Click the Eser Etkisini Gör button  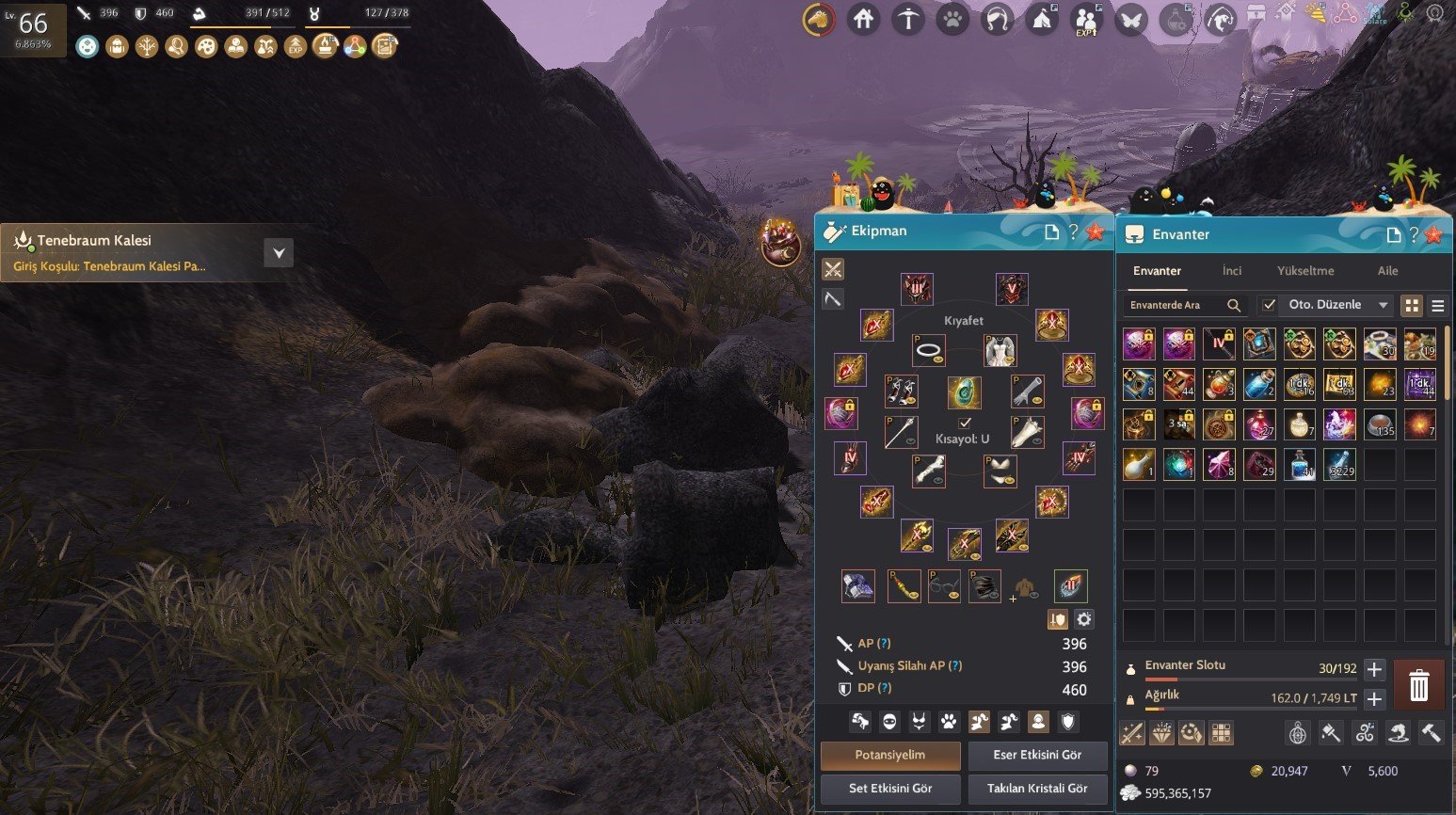pos(1037,755)
